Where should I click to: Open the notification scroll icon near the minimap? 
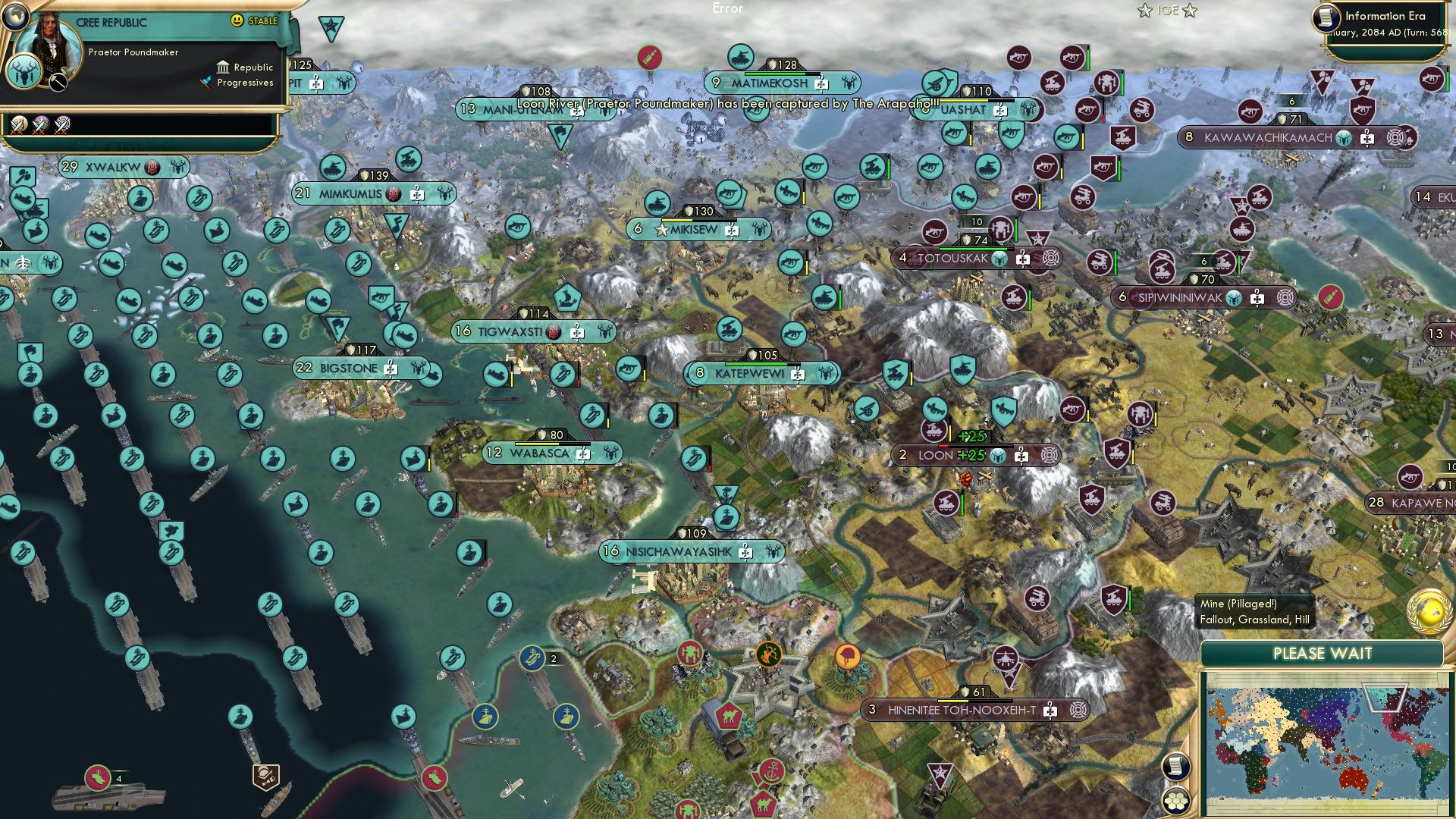tap(1175, 766)
